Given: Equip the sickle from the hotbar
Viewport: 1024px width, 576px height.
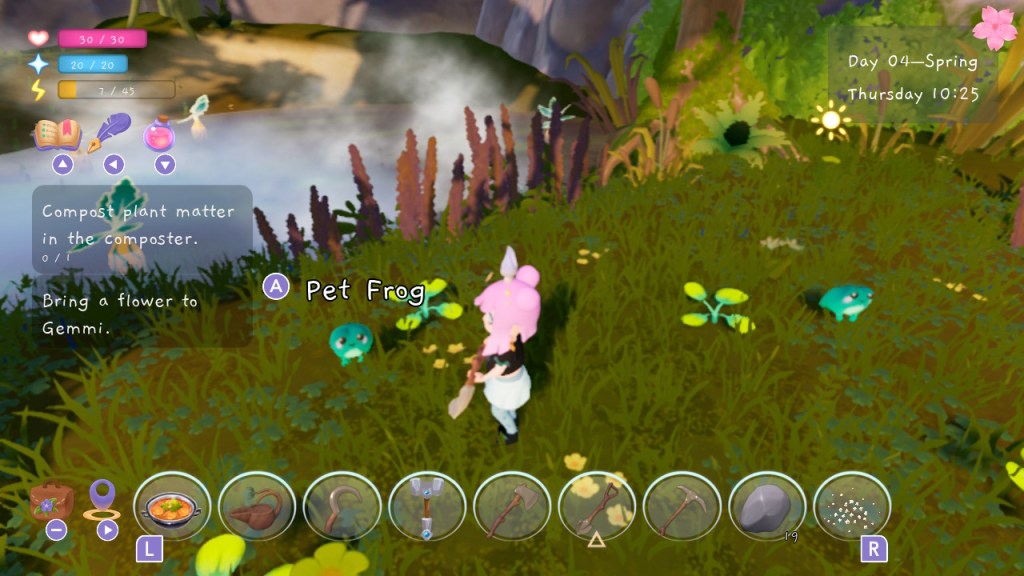Looking at the screenshot, I should 342,507.
